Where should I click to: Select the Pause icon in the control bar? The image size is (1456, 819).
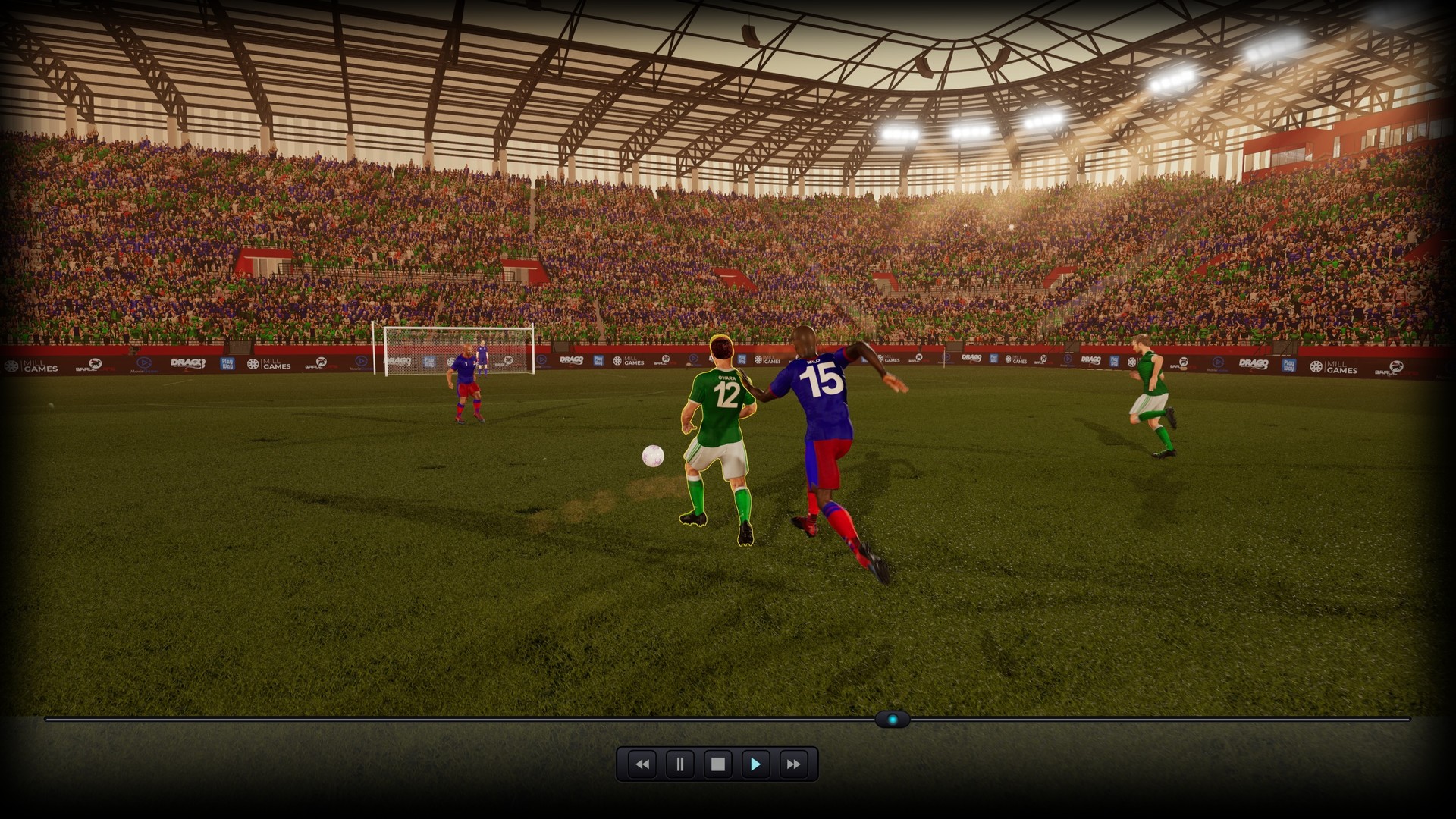click(679, 764)
